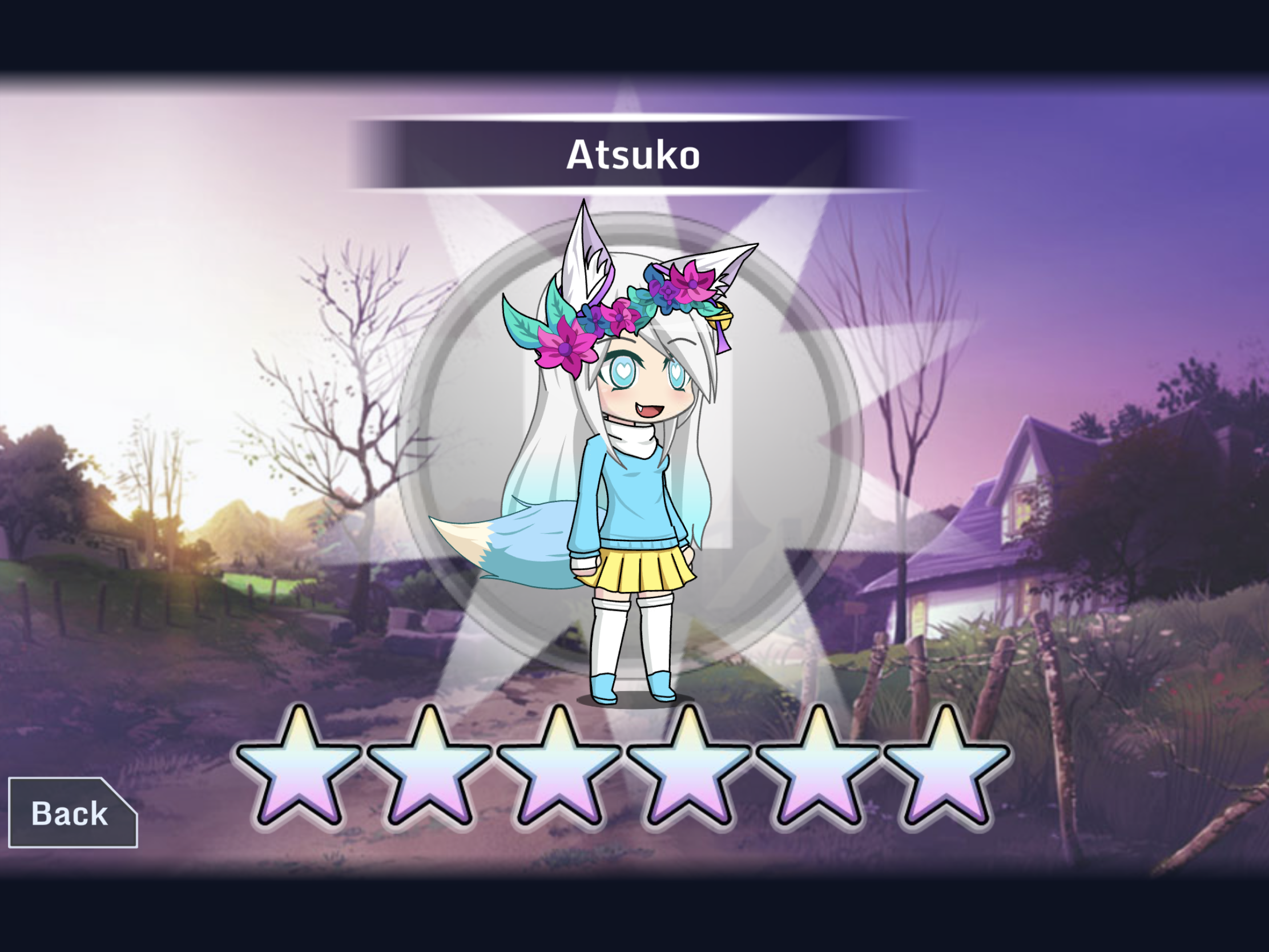The image size is (1269, 952).
Task: Click the Back button
Action: pyautogui.click(x=72, y=813)
